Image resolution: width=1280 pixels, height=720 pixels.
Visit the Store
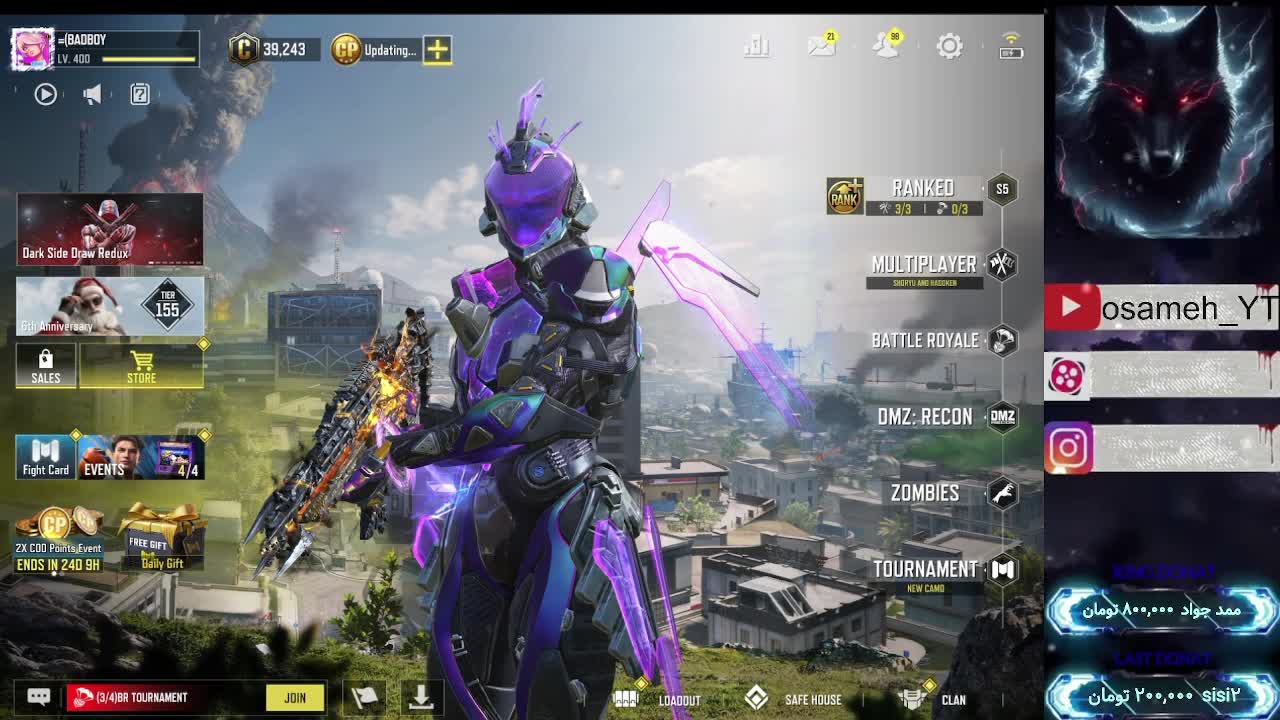[141, 366]
